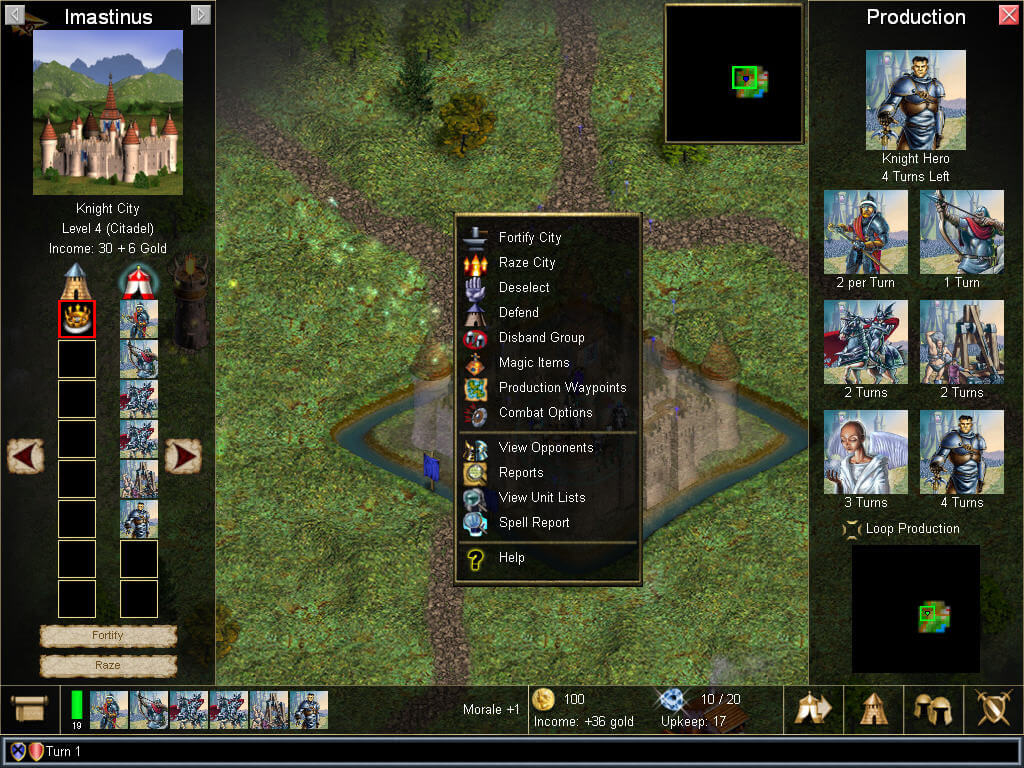Screen dimensions: 1024x768
Task: Click the Fortify button under the garrison
Action: [x=108, y=636]
